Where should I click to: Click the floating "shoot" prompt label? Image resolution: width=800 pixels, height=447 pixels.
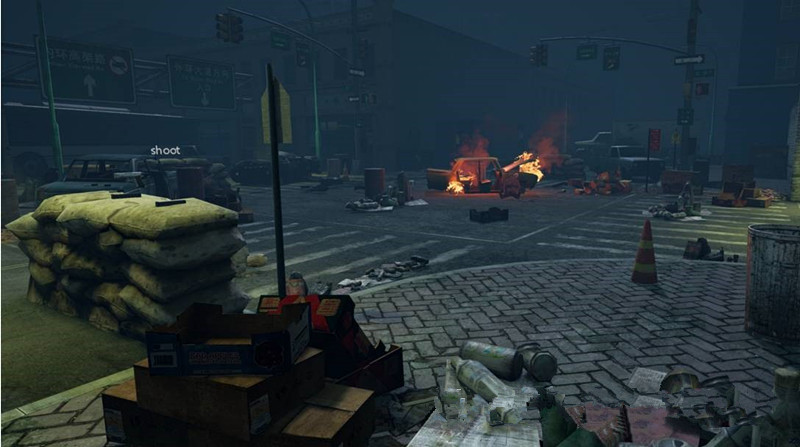[x=165, y=150]
